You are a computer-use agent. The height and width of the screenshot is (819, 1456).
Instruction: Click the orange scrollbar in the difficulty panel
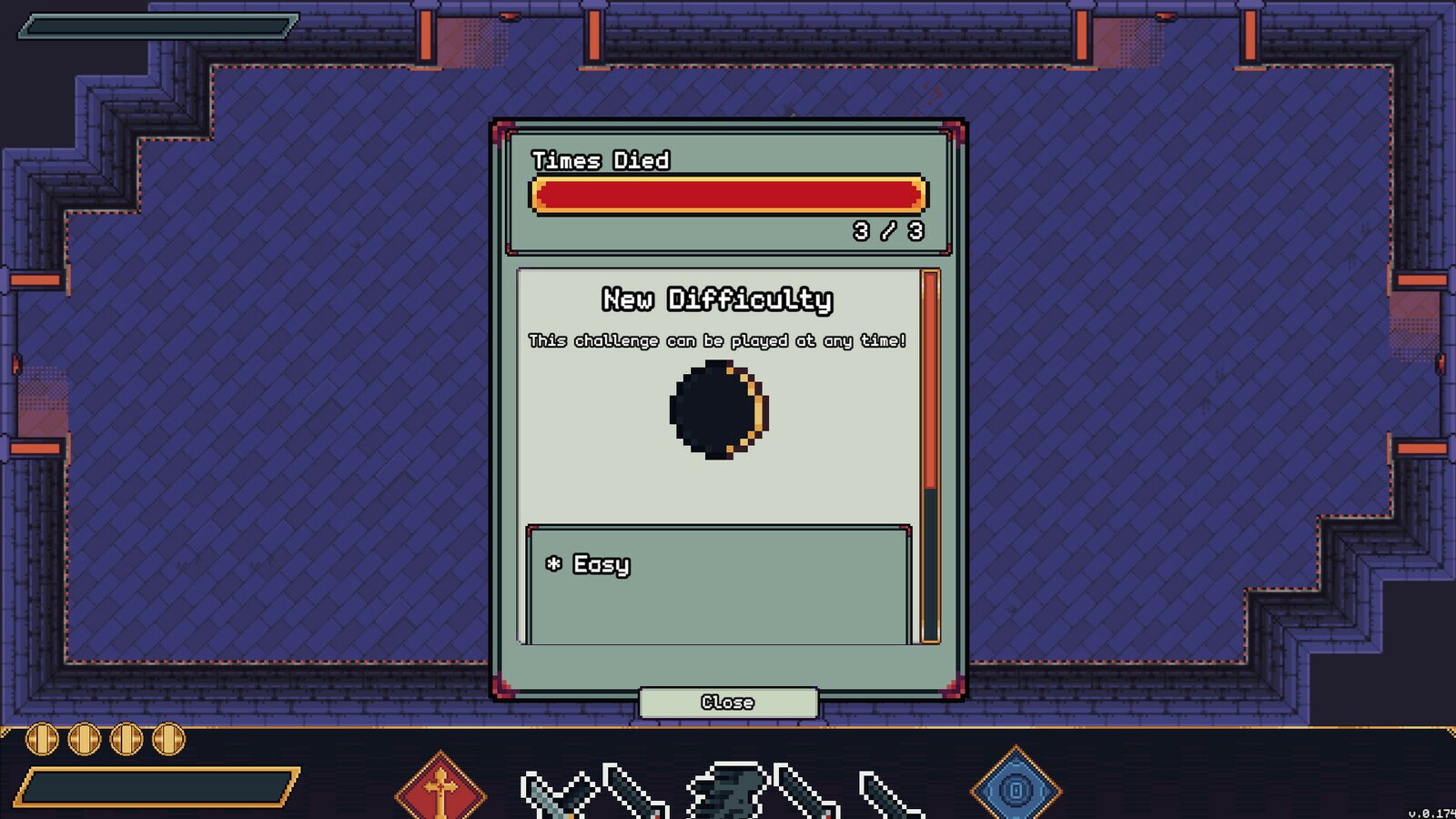coord(930,382)
